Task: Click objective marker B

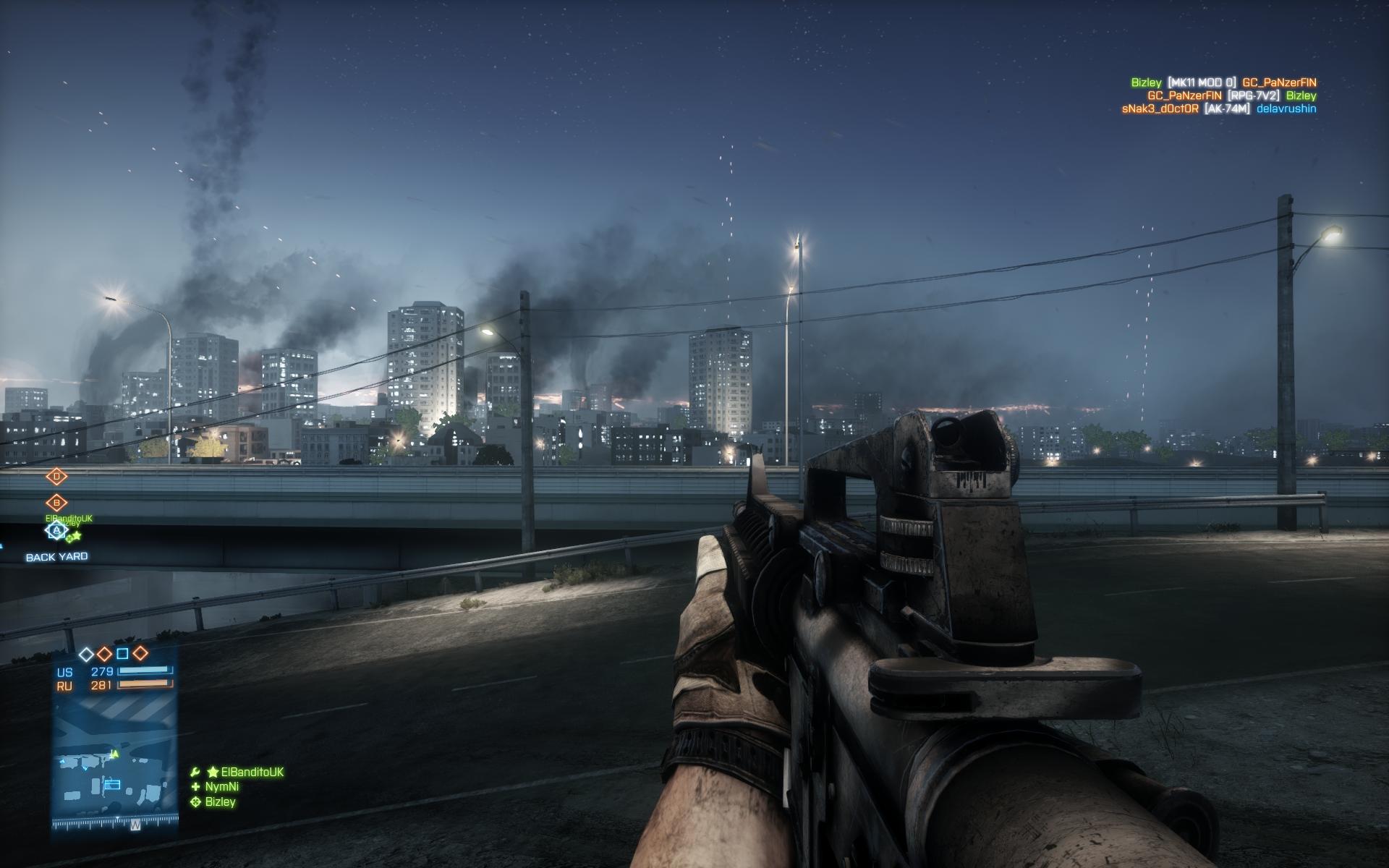Action: [56, 502]
